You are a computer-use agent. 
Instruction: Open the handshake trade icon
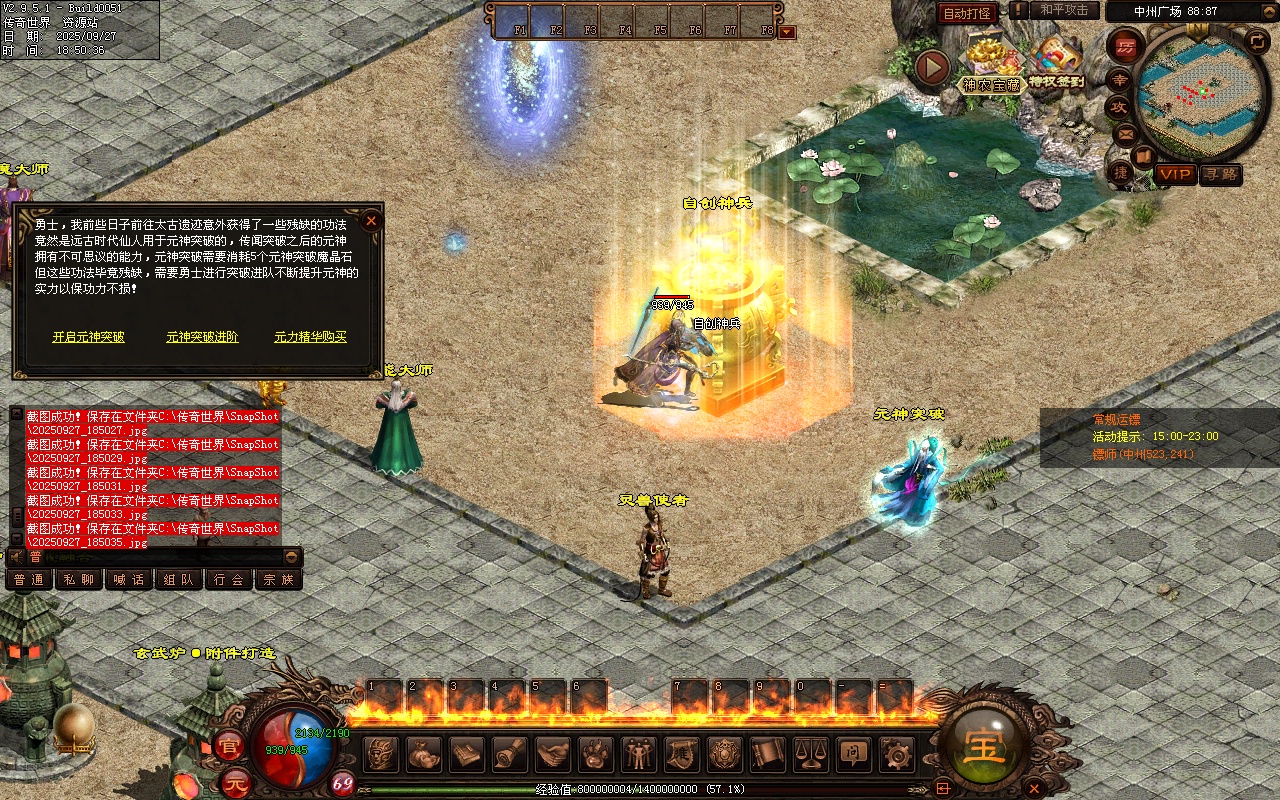[553, 754]
